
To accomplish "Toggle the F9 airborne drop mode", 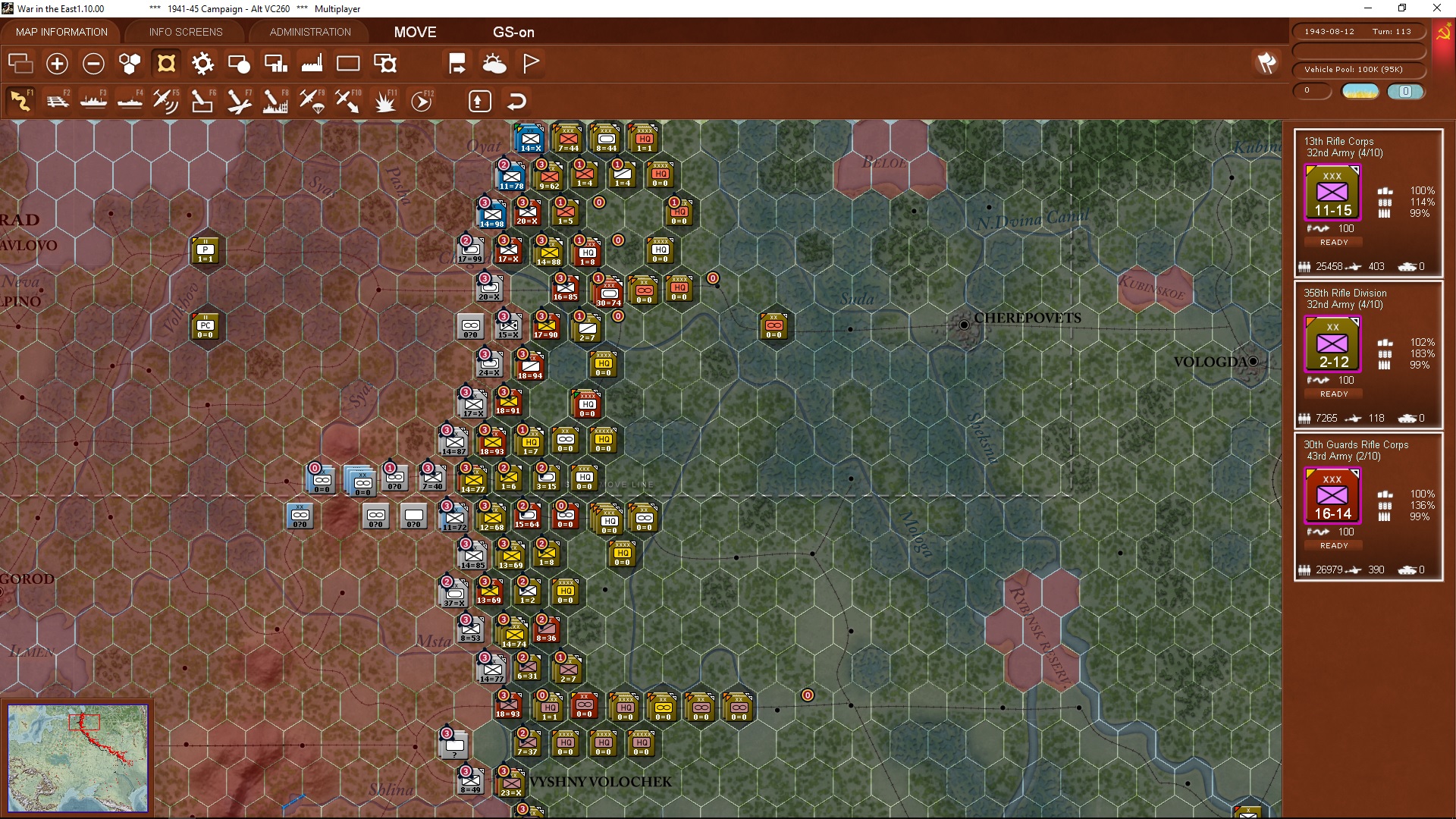I will point(312,101).
